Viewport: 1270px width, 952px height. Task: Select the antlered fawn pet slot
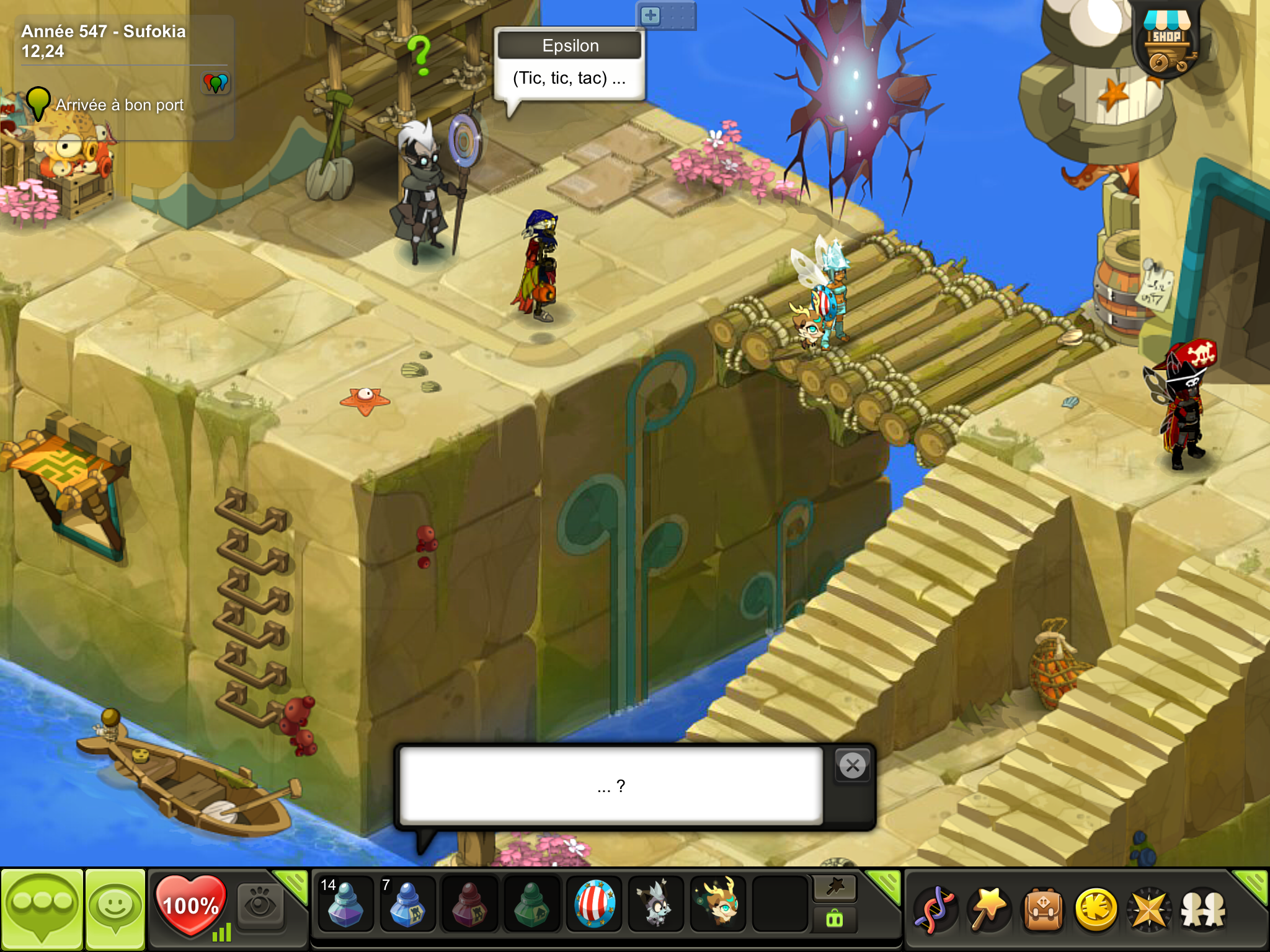718,904
